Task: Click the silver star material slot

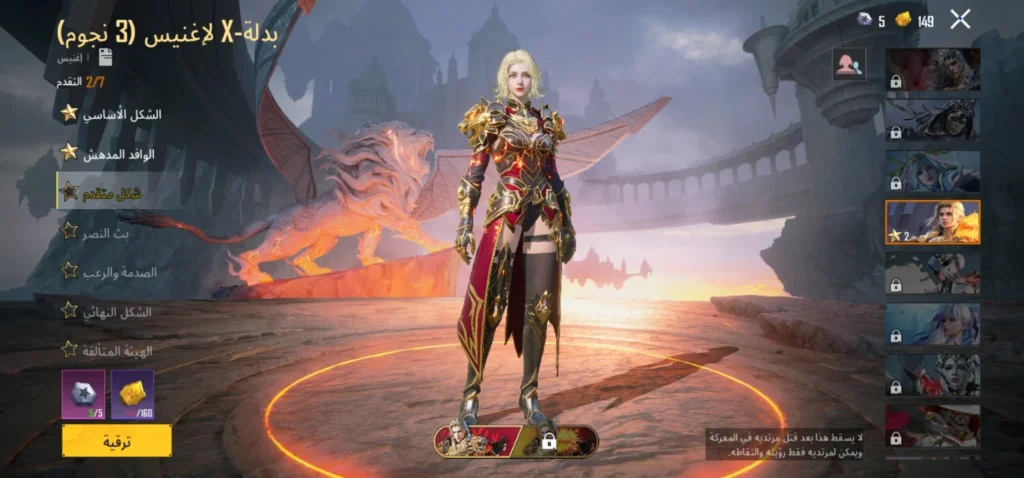Action: [x=83, y=394]
